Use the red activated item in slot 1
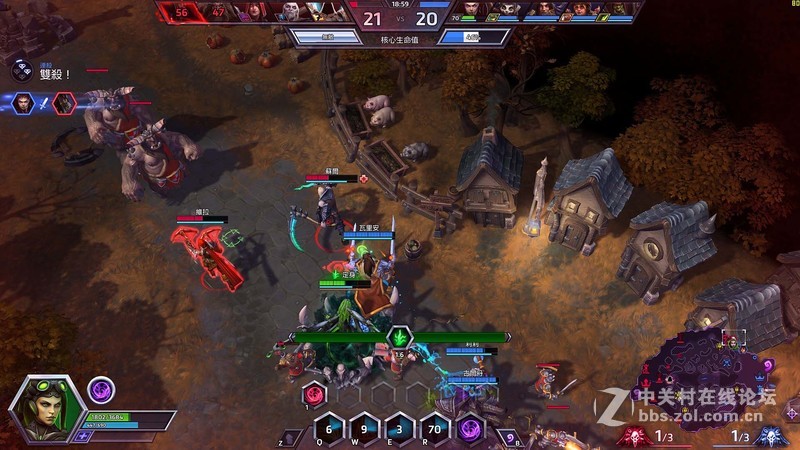Screen dimensions: 800x450 [x=313, y=394]
